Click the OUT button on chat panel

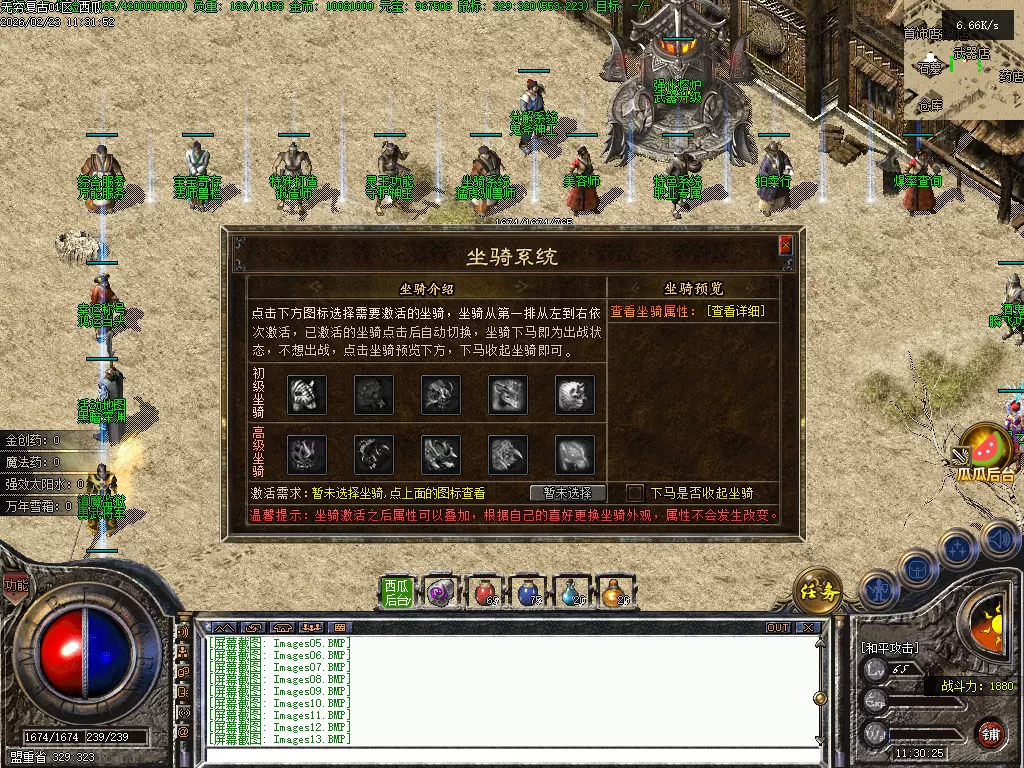pyautogui.click(x=778, y=628)
